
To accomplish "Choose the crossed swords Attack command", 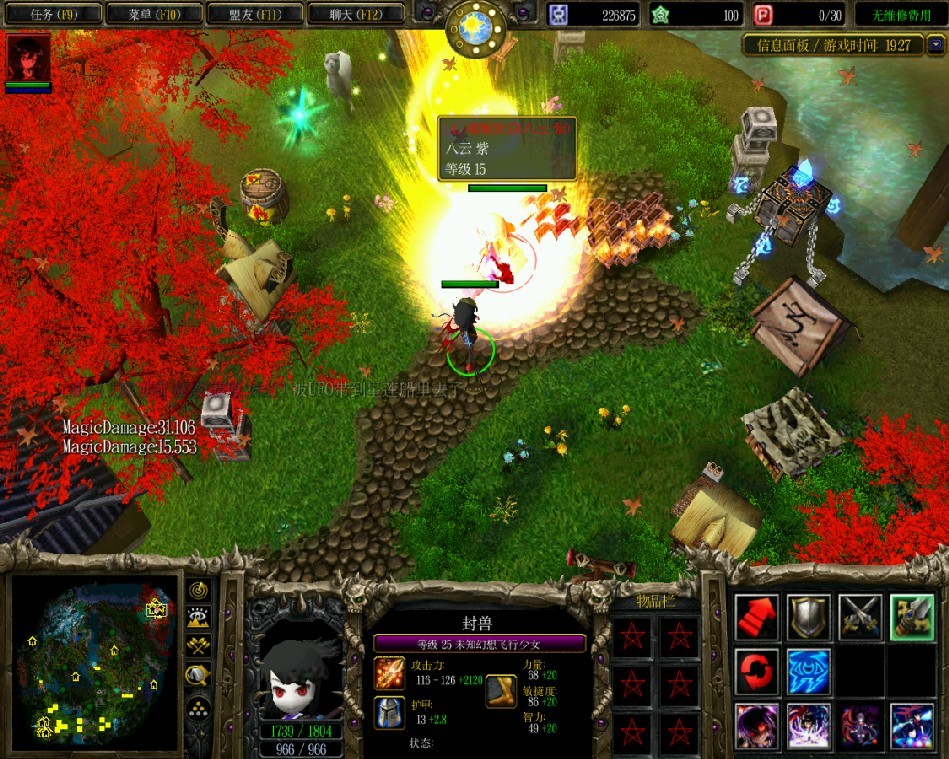I will [860, 617].
